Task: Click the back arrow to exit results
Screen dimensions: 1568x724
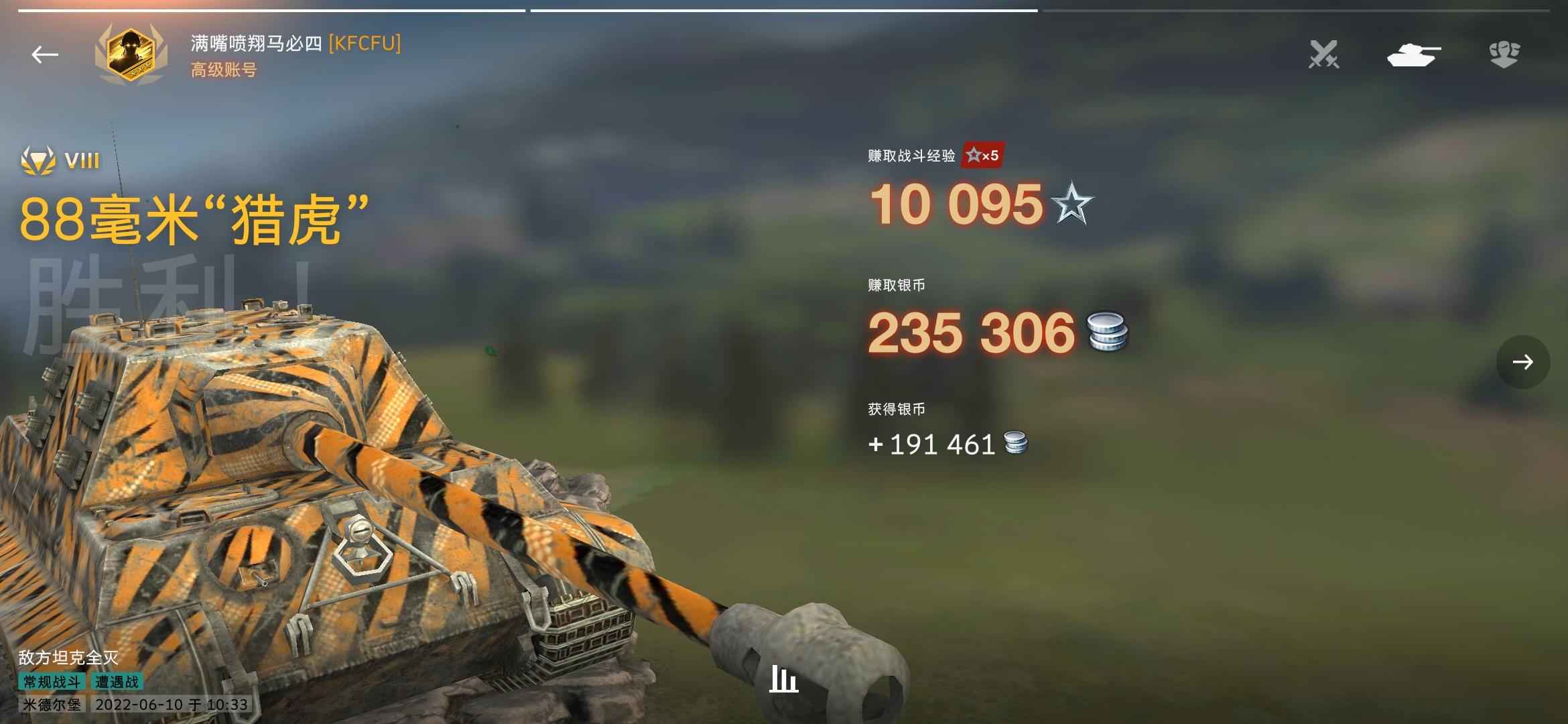Action: click(x=44, y=54)
